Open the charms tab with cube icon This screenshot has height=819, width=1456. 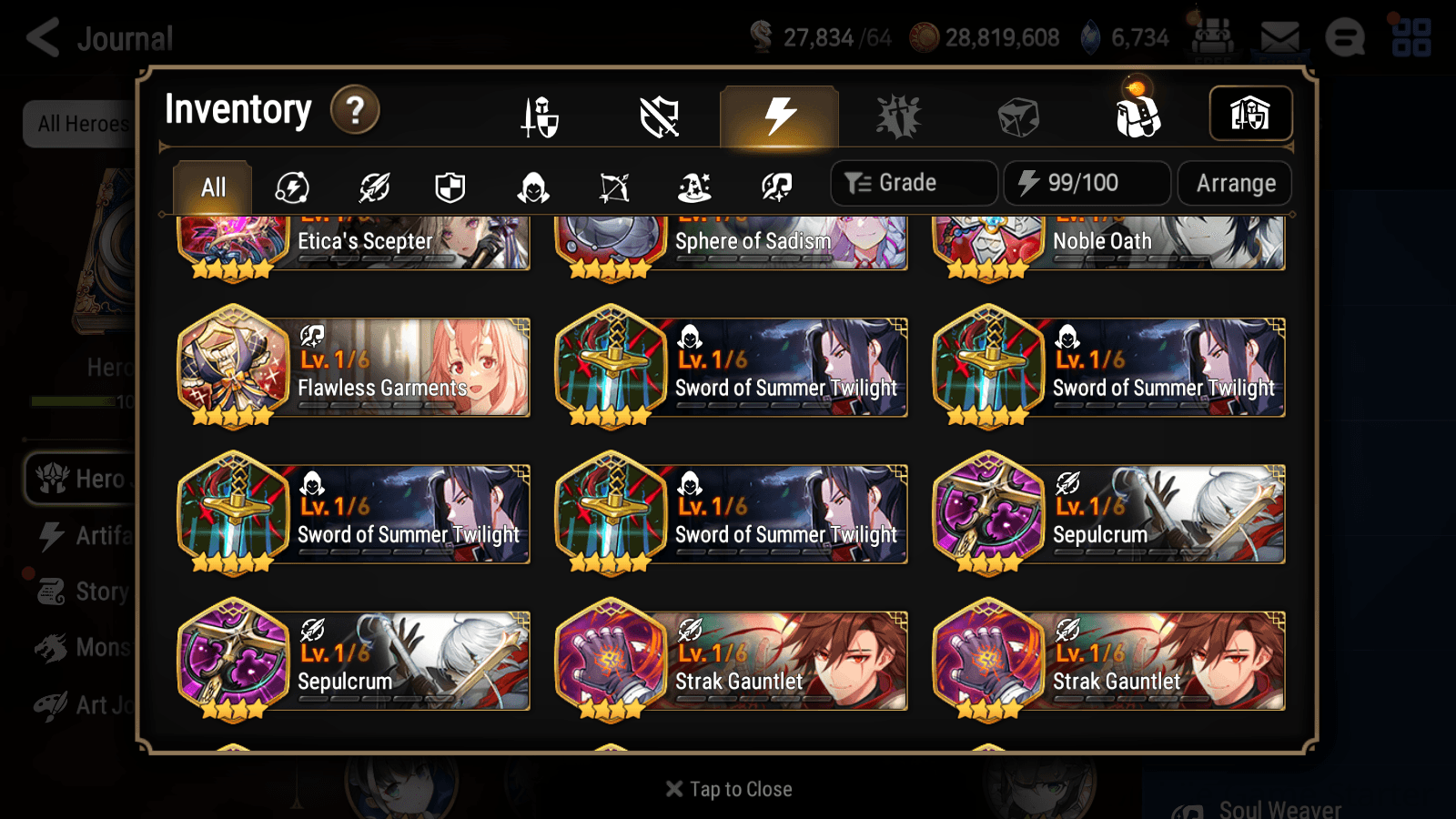(x=1017, y=116)
